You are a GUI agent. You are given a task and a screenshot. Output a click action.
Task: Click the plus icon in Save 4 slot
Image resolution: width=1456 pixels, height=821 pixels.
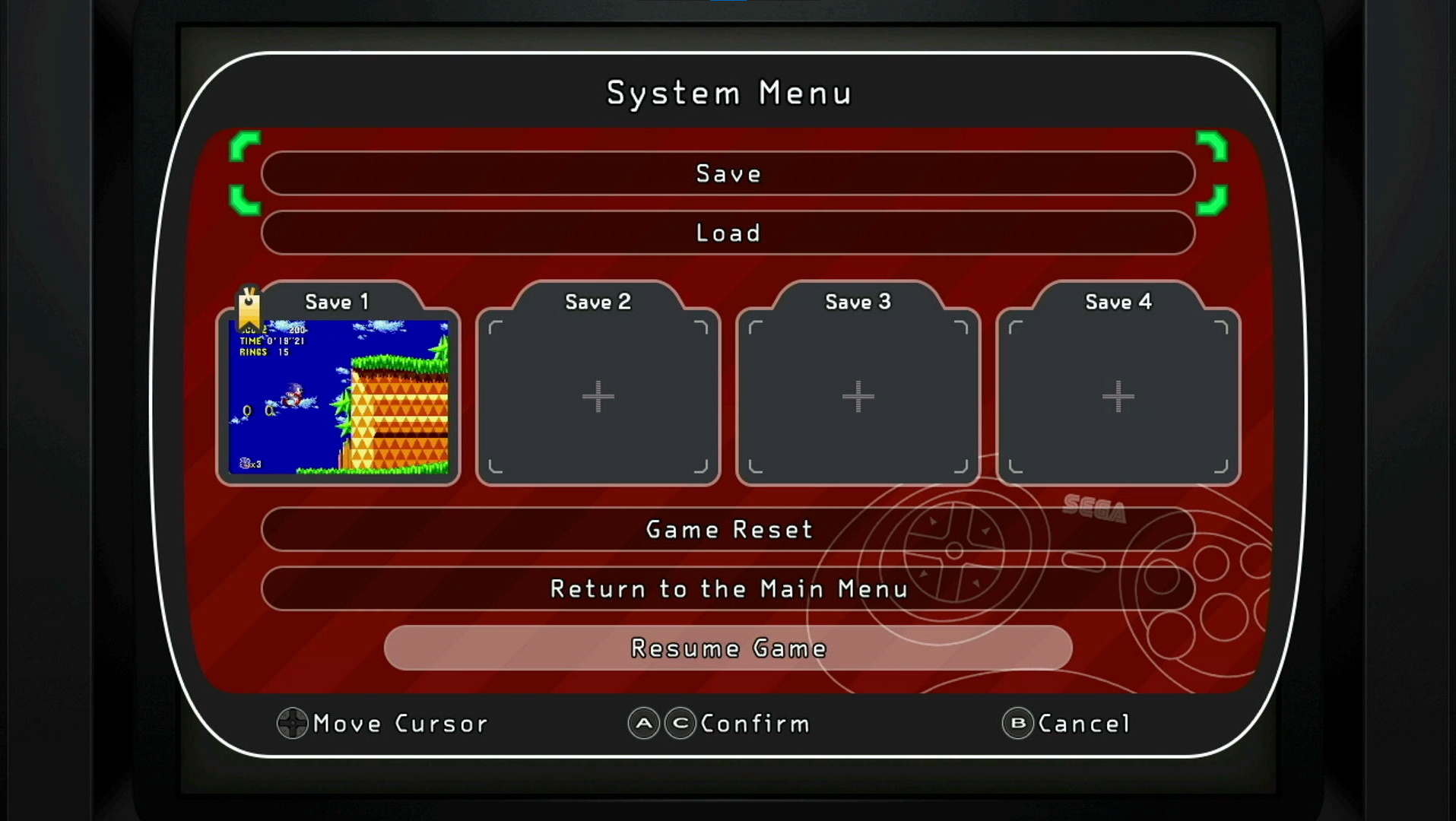(x=1117, y=396)
